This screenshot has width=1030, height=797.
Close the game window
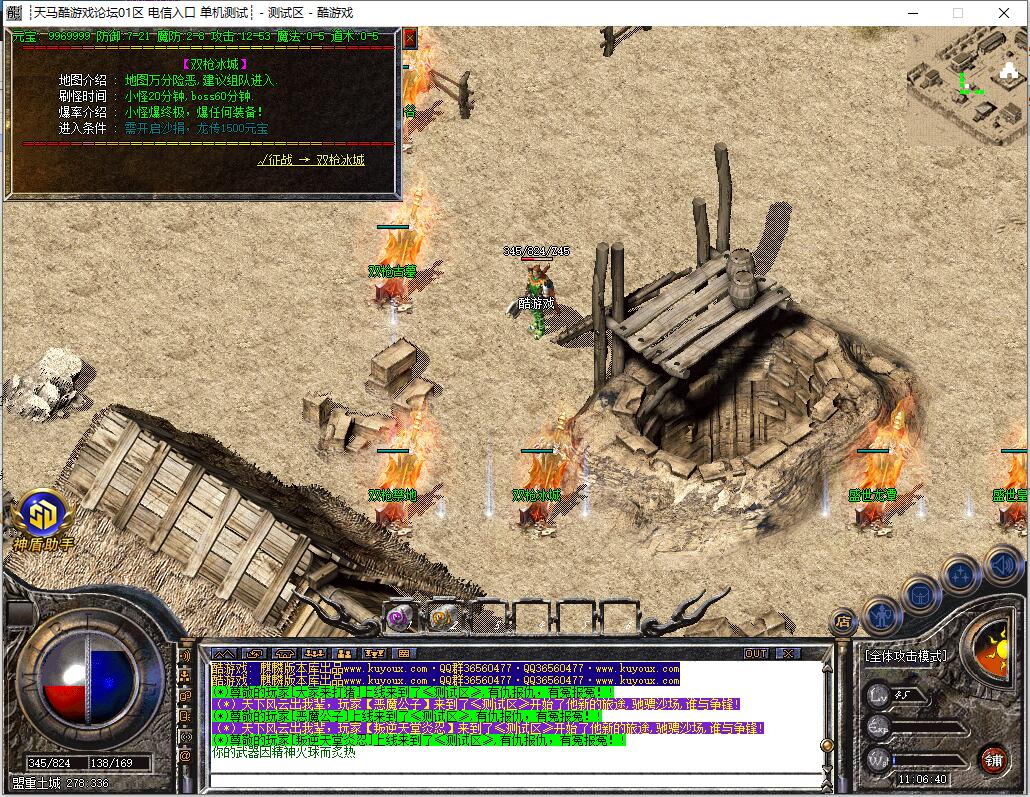[x=1005, y=13]
